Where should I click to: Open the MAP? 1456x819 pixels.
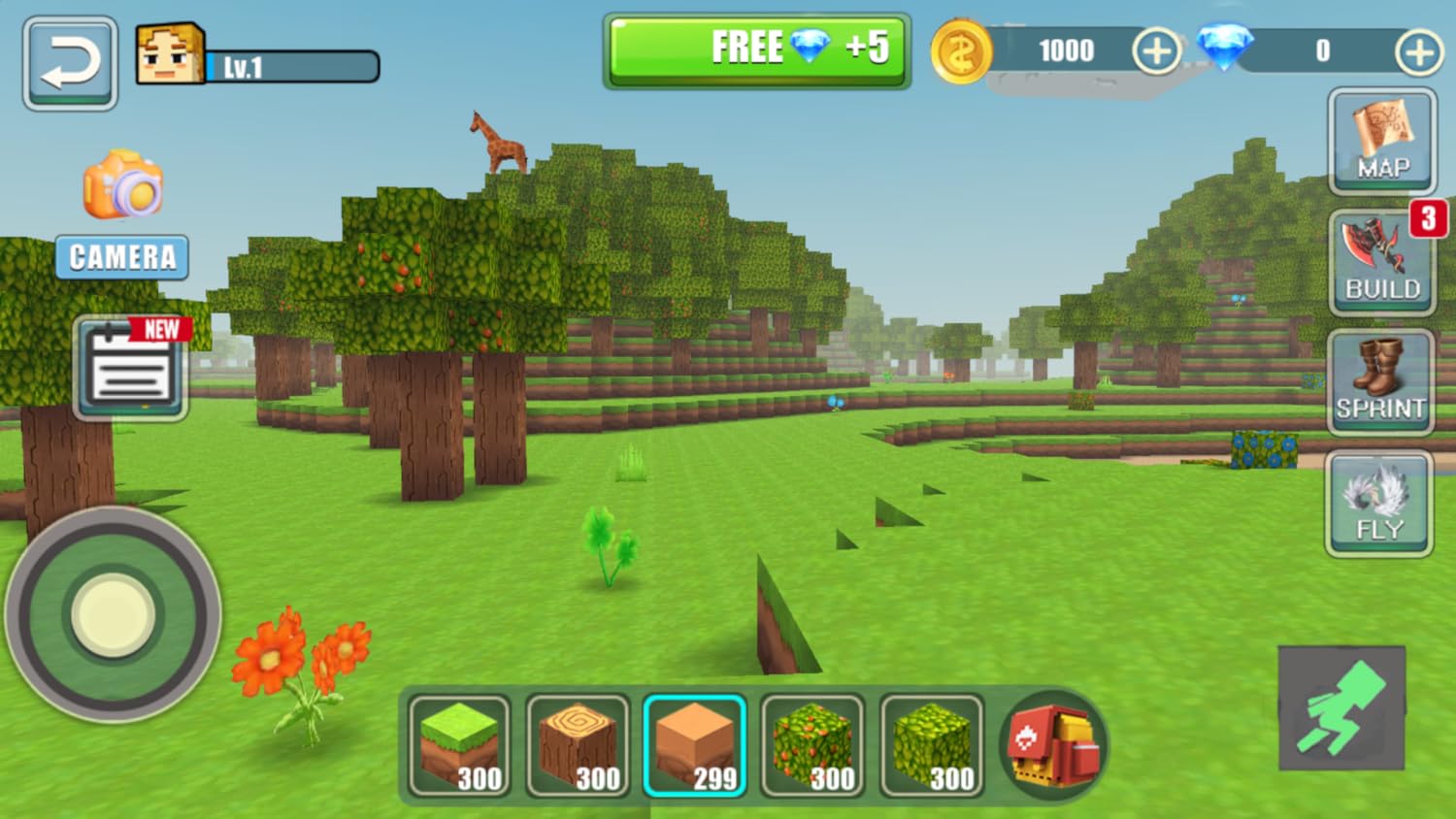(x=1382, y=141)
